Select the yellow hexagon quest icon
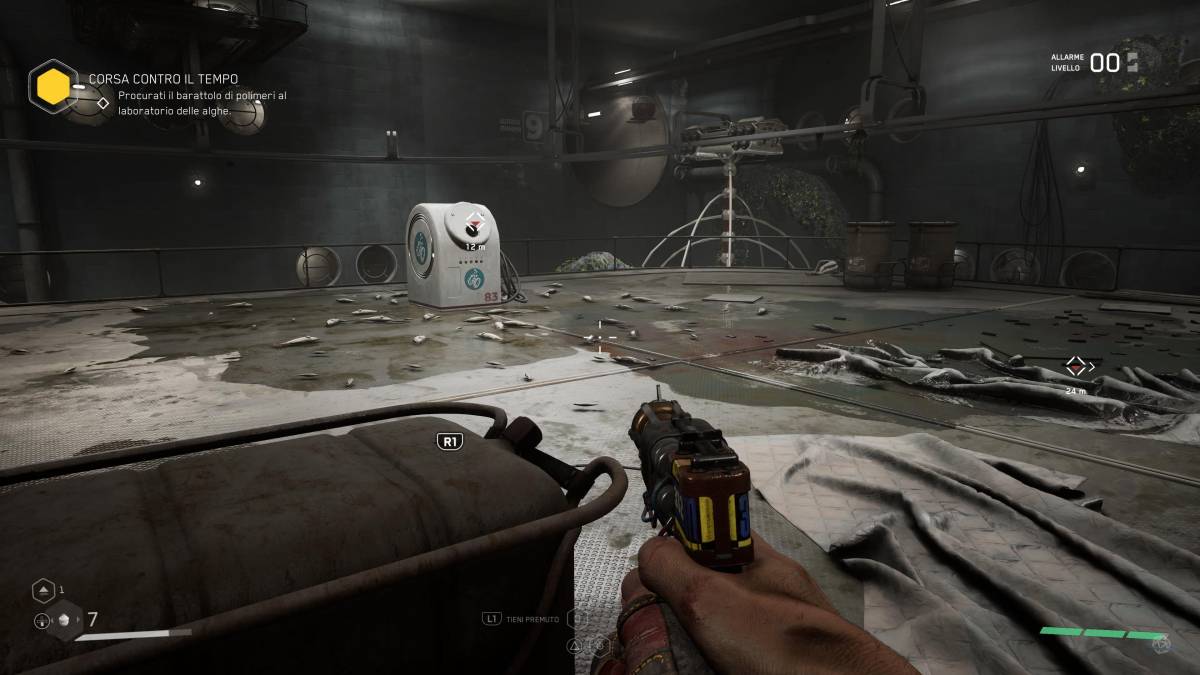The width and height of the screenshot is (1200, 675). pos(53,86)
